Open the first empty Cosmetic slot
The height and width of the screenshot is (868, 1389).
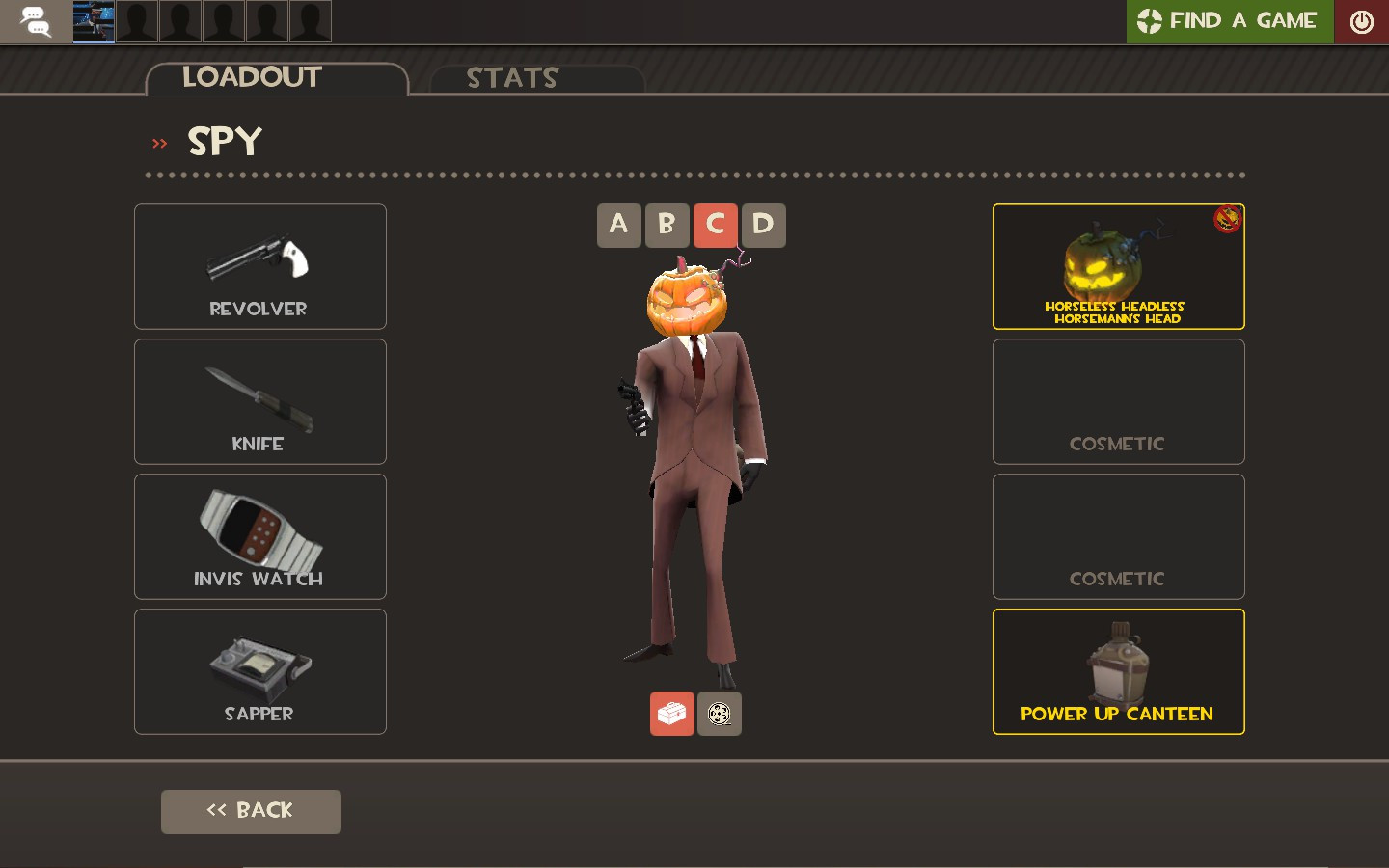(1118, 401)
